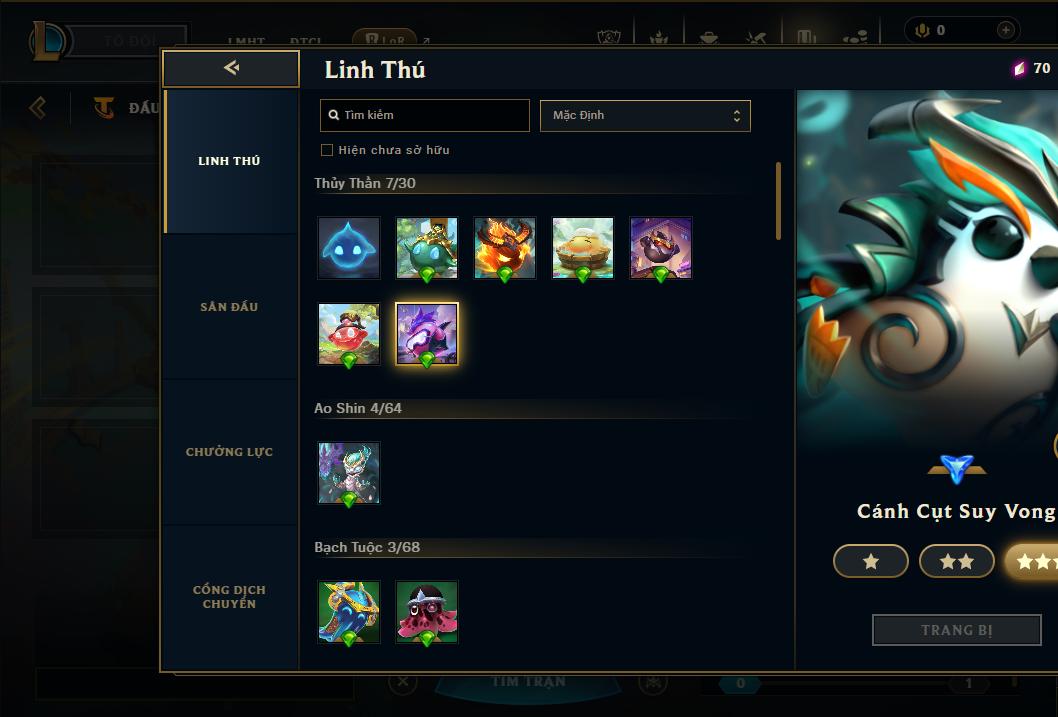Toggle the Hiện chưa sở hữu checkbox
This screenshot has height=717, width=1058.
(x=327, y=150)
